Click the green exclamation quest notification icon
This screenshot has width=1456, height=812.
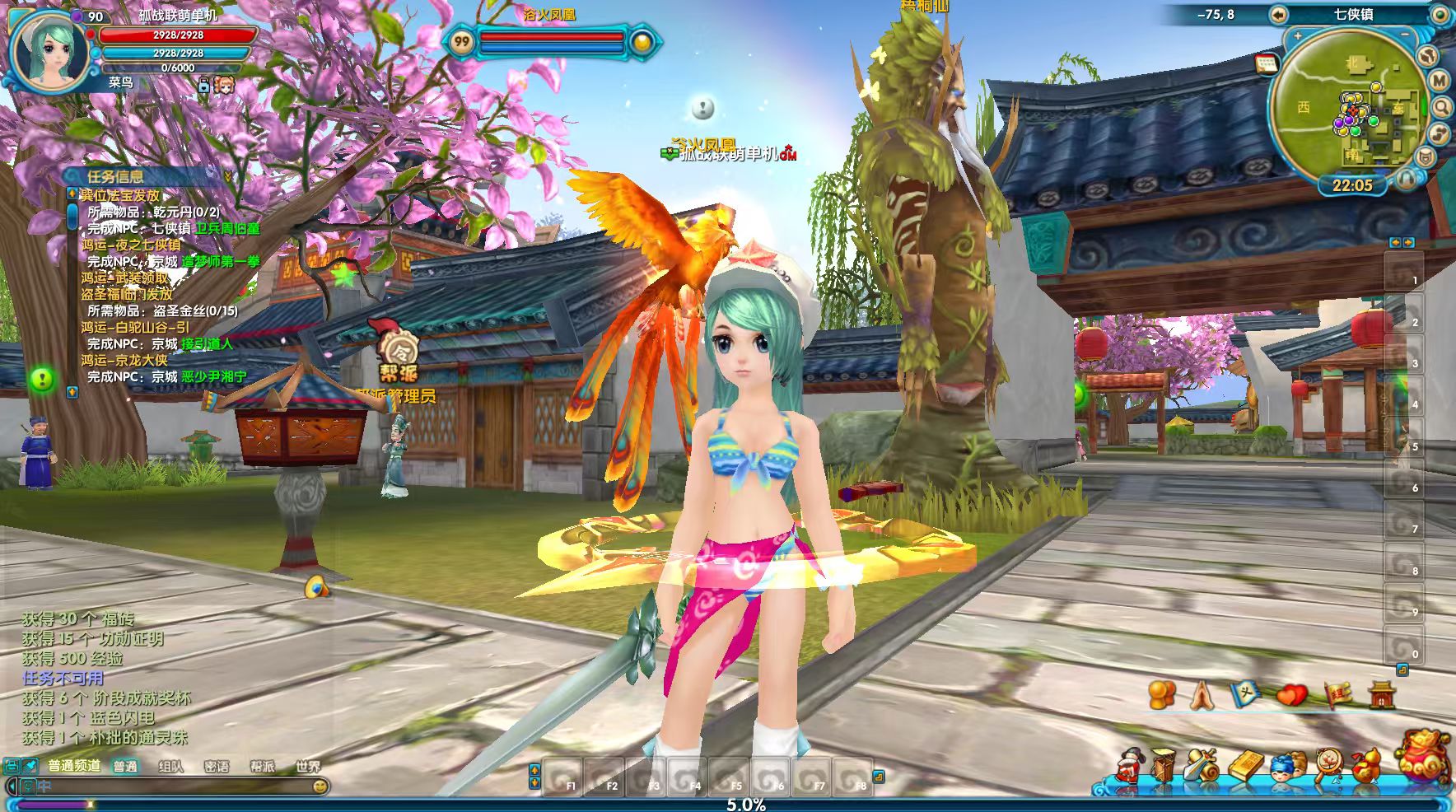(42, 379)
